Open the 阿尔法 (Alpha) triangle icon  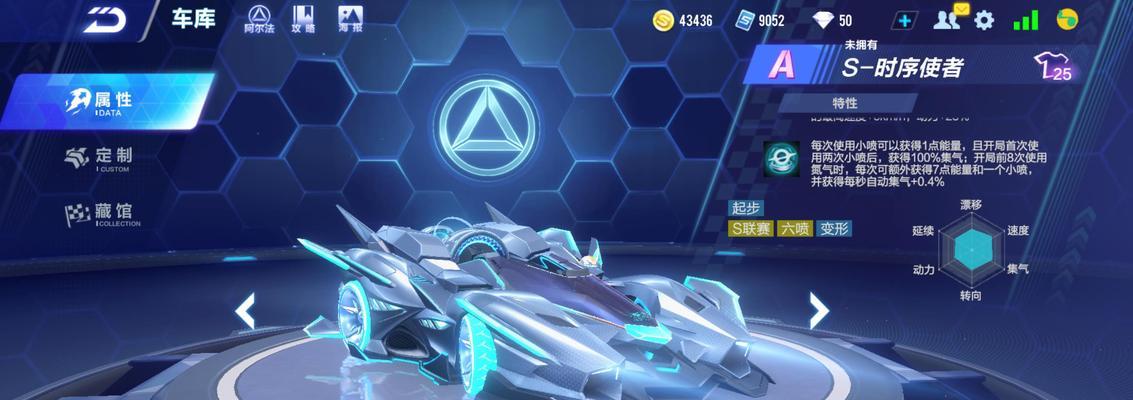pos(259,19)
